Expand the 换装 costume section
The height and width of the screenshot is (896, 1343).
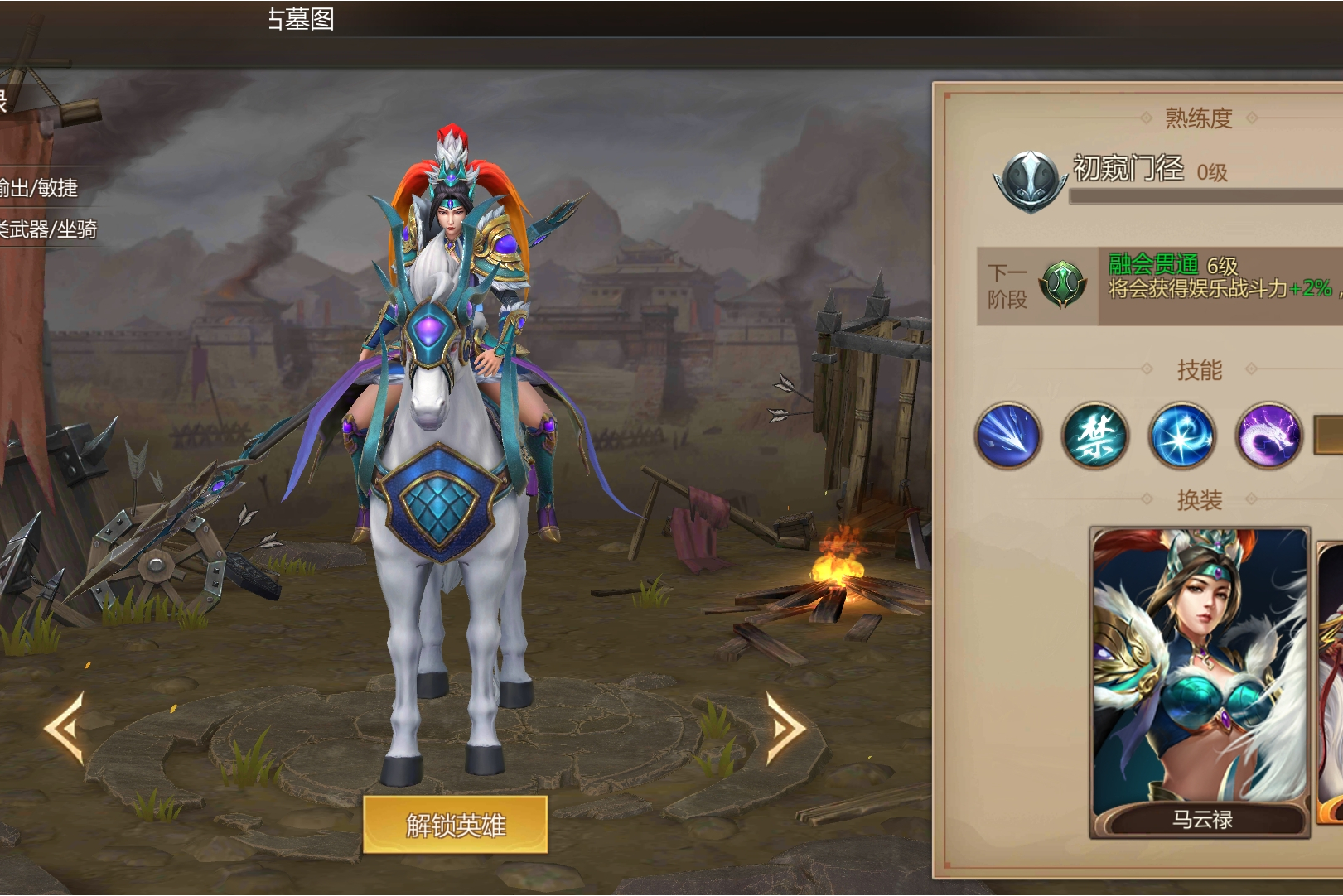(1200, 499)
